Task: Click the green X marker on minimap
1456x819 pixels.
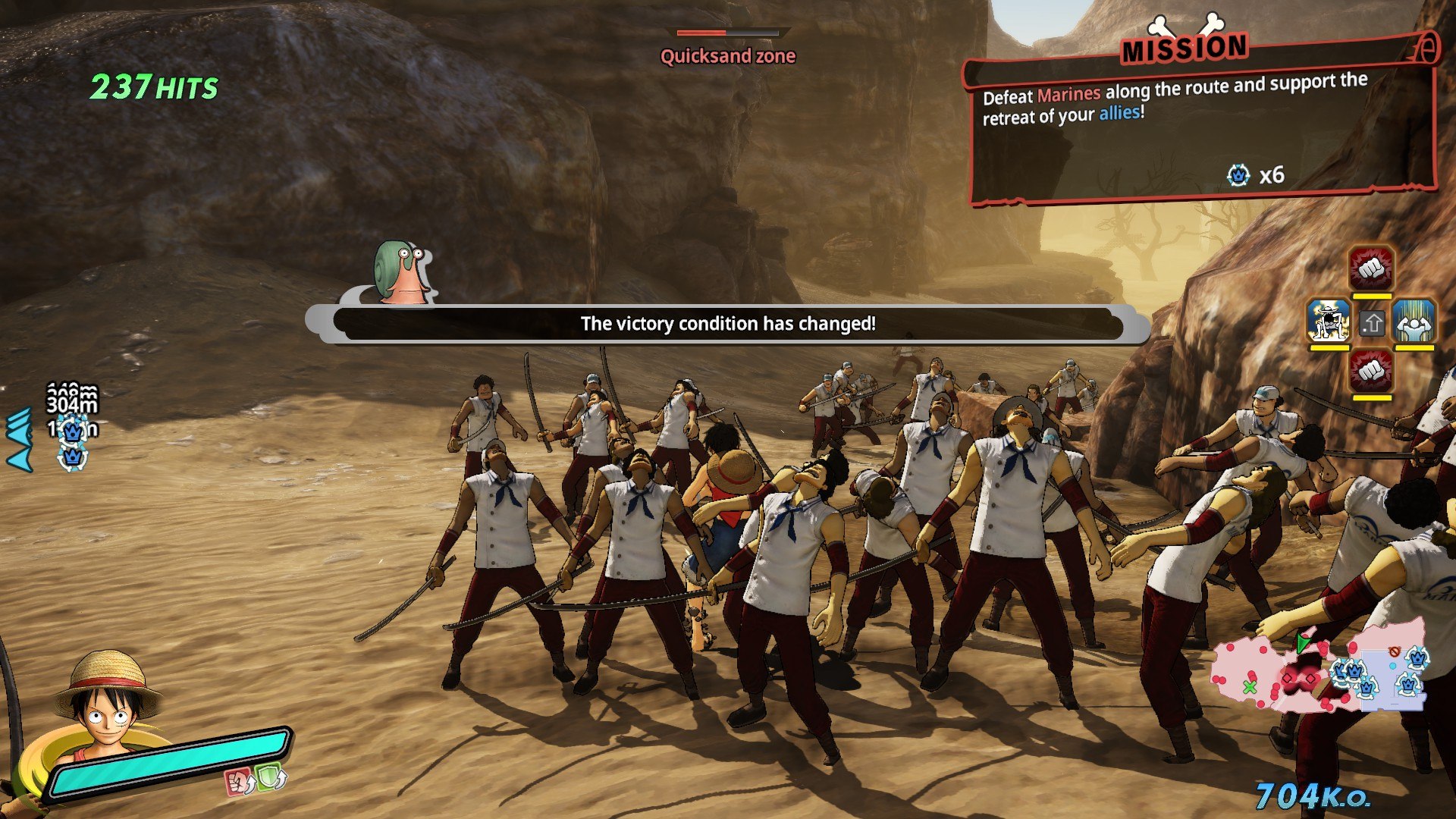Action: 1250,687
